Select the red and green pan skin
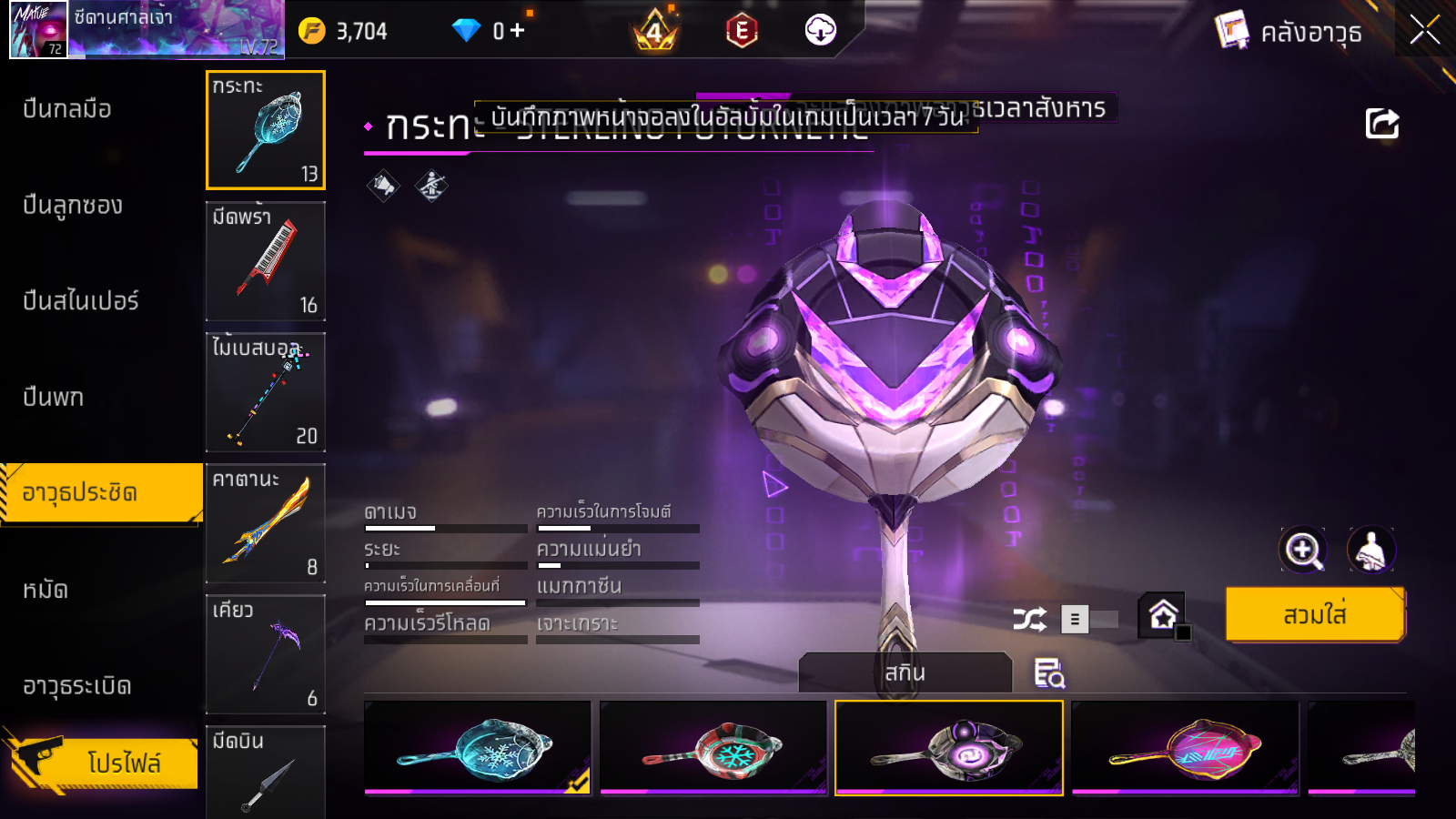The width and height of the screenshot is (1456, 819). [x=713, y=747]
